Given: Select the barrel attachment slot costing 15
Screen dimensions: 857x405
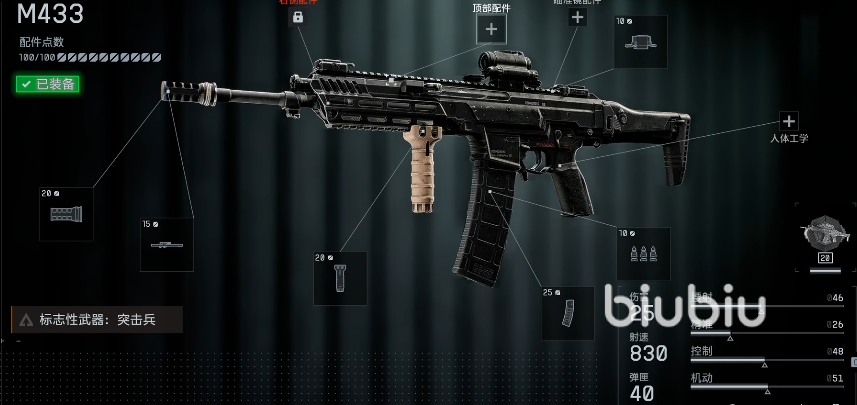Looking at the screenshot, I should tap(166, 245).
